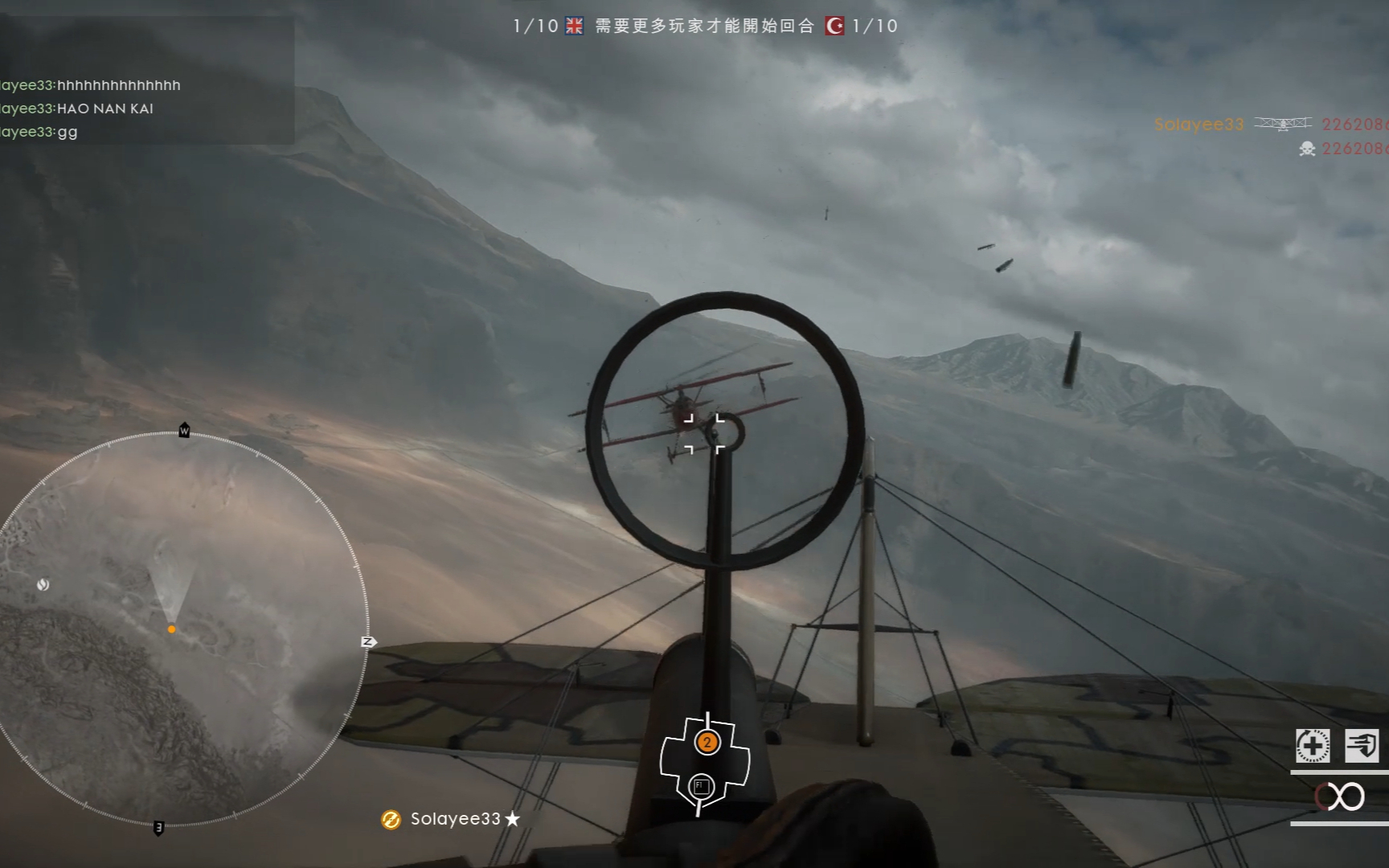Viewport: 1389px width, 868px height.
Task: Click the circular minimap
Action: point(173,628)
